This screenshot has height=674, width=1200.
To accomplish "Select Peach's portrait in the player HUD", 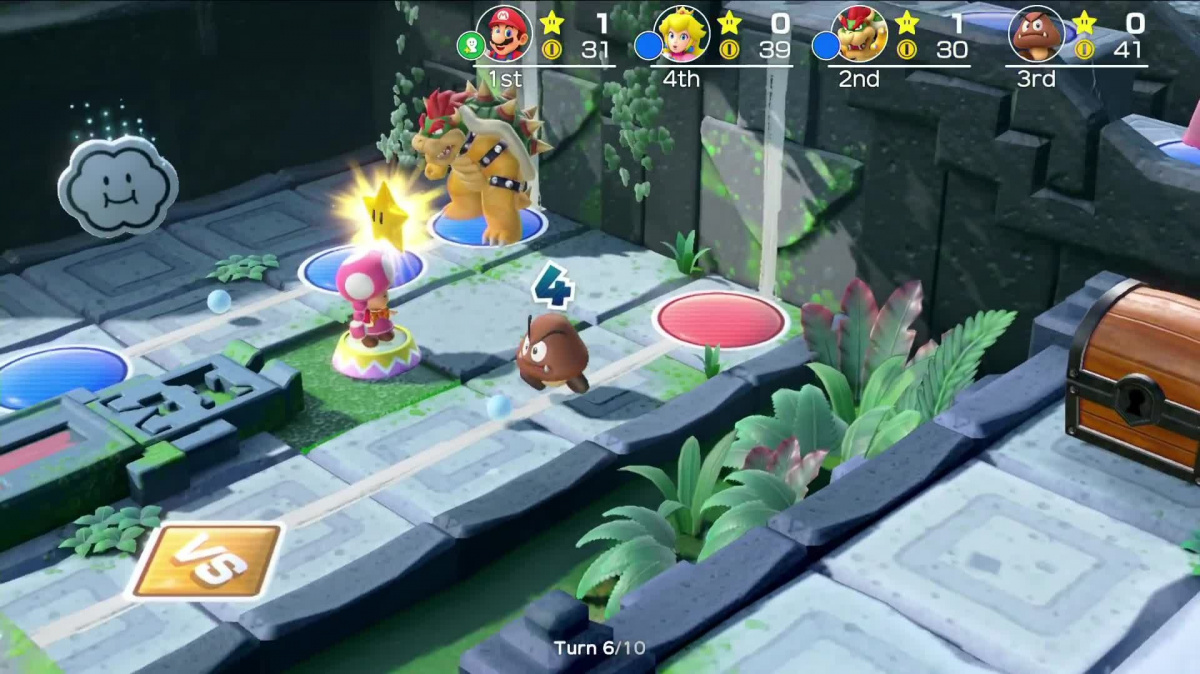I will pos(682,34).
